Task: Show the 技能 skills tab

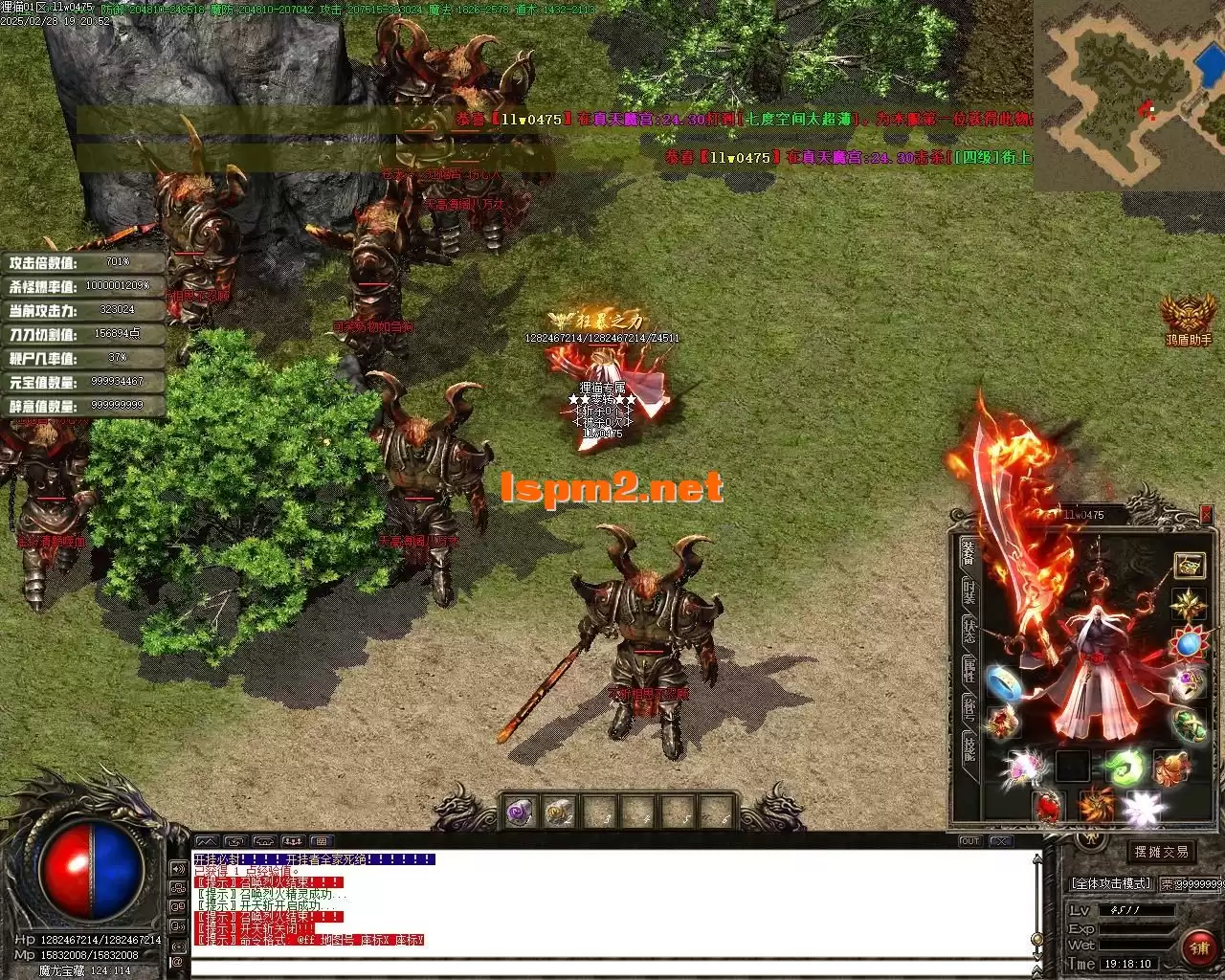Action: click(x=969, y=748)
